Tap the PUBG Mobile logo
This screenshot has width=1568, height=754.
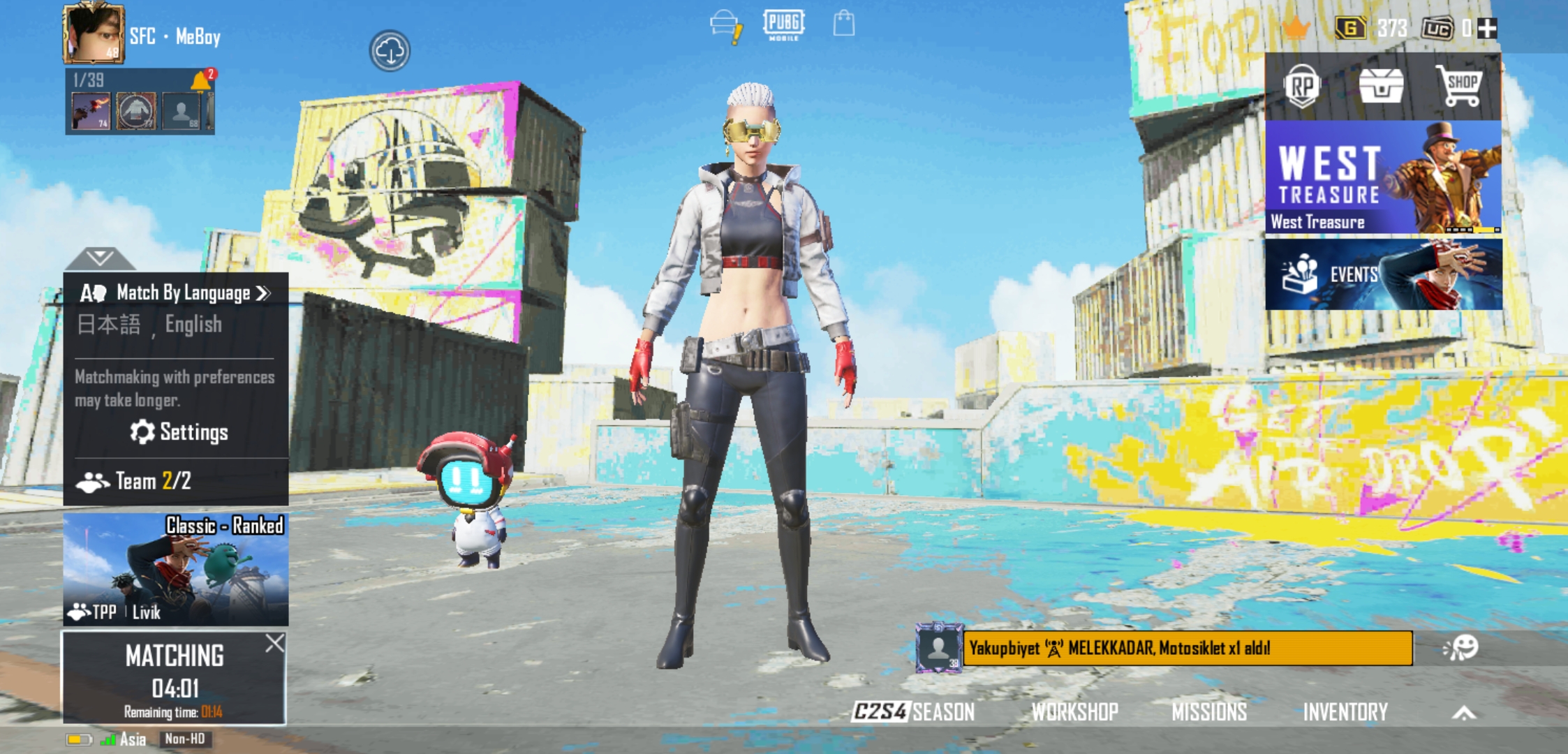click(784, 27)
